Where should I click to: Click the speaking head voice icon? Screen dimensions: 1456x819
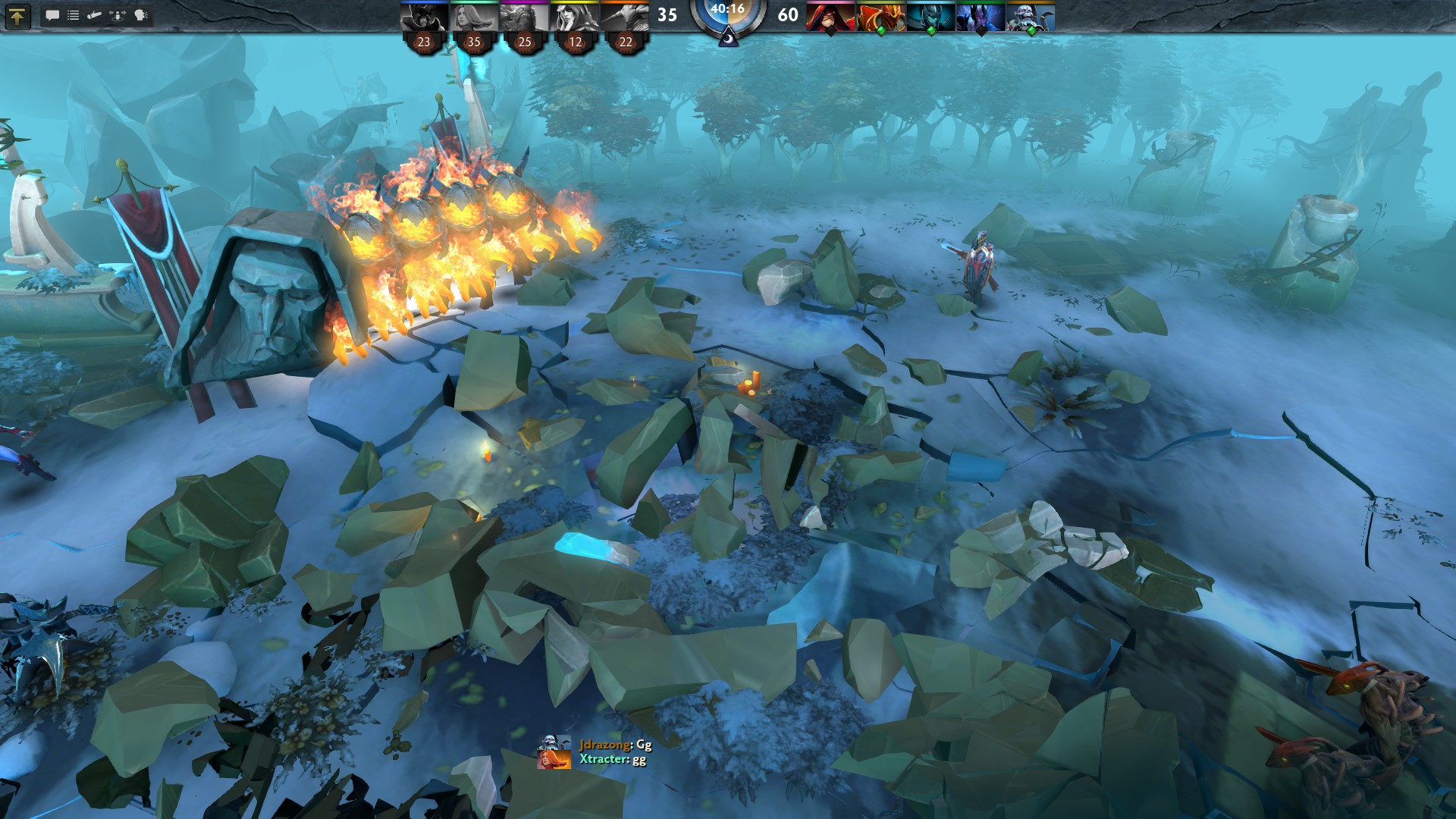point(141,15)
